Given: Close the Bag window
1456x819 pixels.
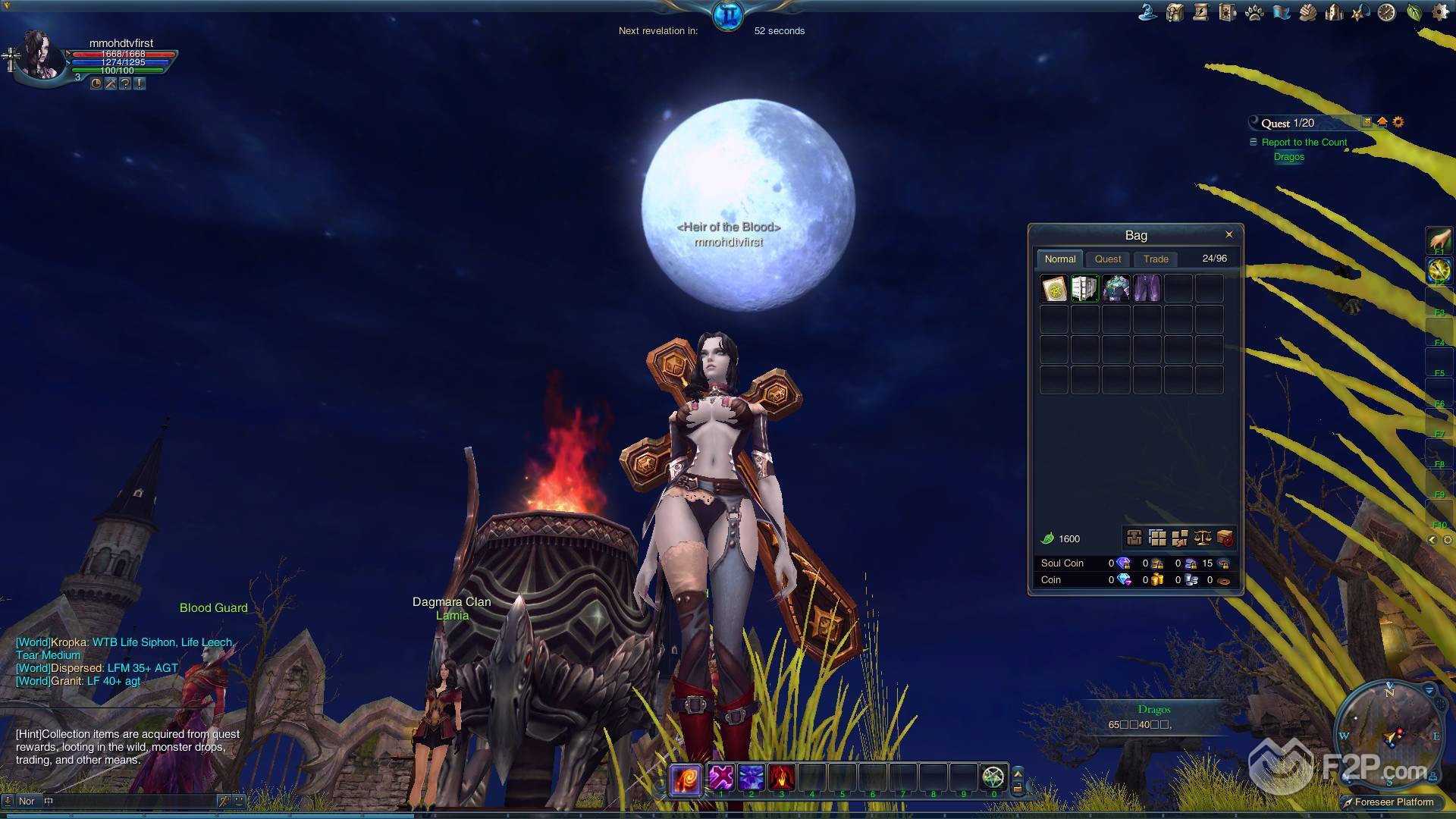Looking at the screenshot, I should click(1228, 234).
